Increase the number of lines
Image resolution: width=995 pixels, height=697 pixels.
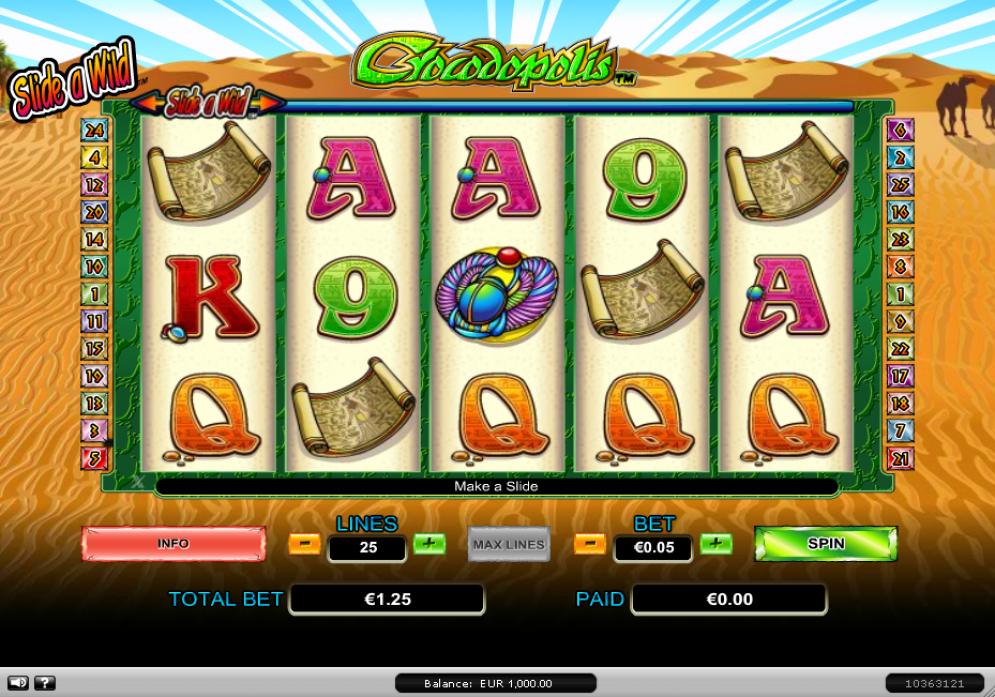(429, 544)
